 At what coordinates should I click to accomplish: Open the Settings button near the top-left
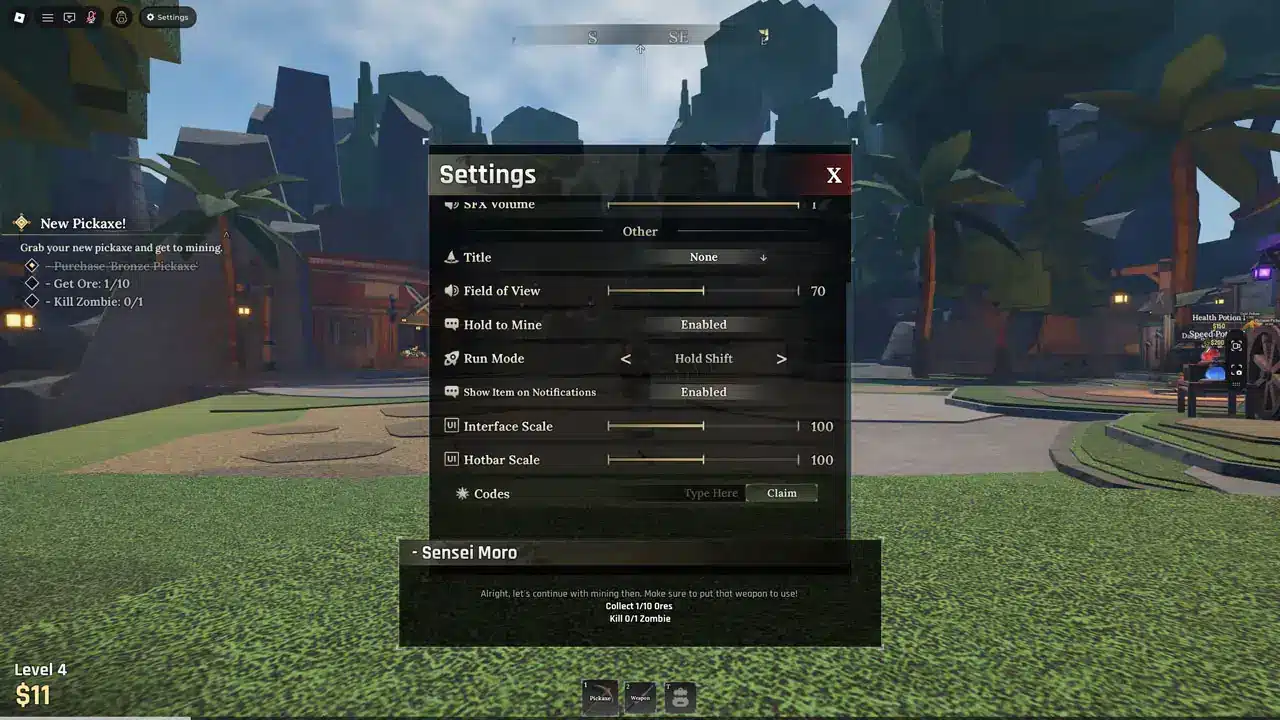[x=168, y=16]
